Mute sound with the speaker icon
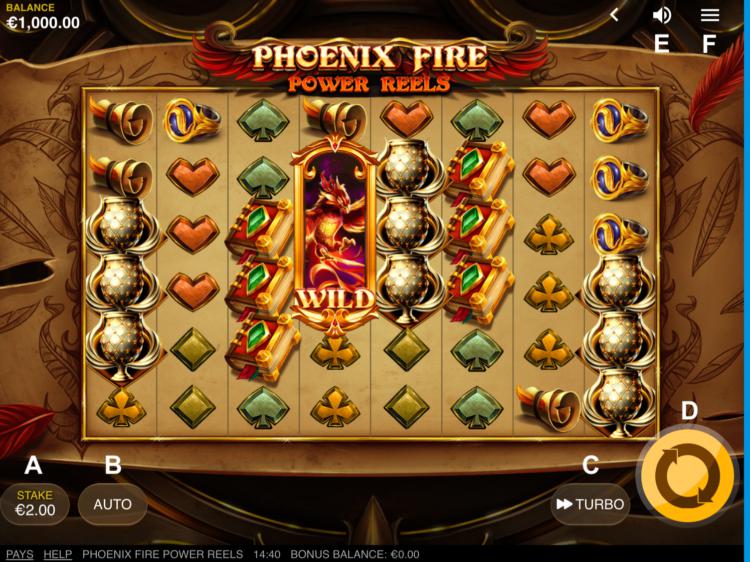Image resolution: width=750 pixels, height=562 pixels. coord(661,15)
